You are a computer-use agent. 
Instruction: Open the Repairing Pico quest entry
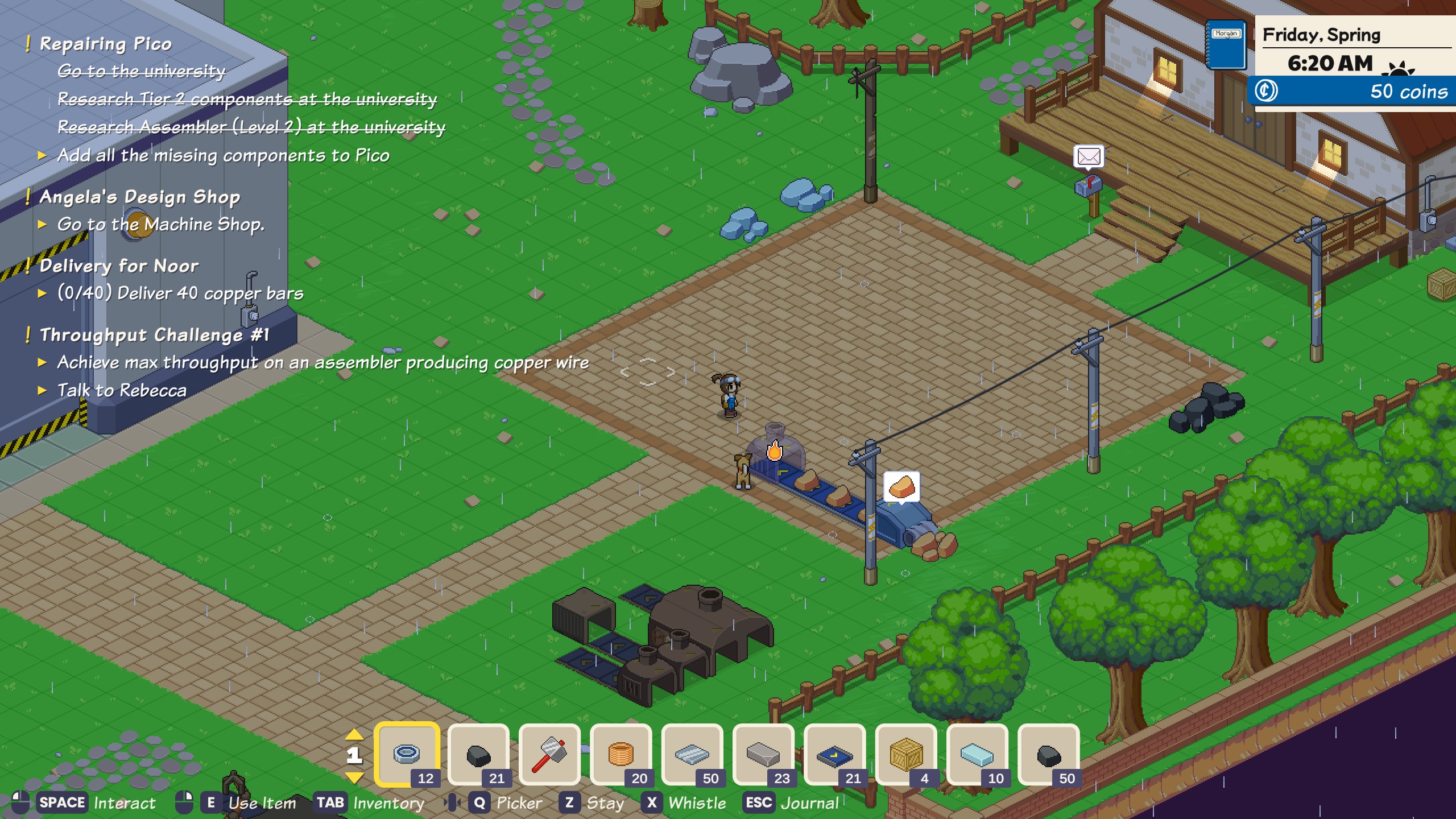point(106,44)
